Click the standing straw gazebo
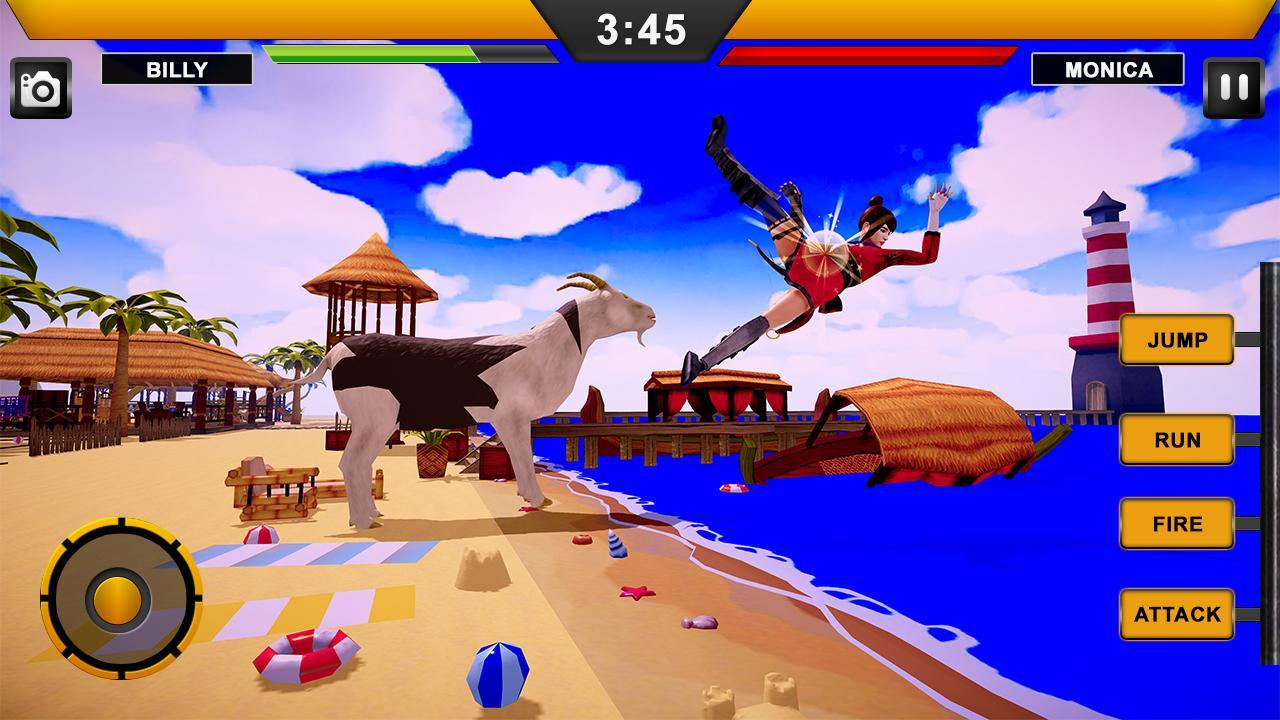This screenshot has height=720, width=1280. click(x=370, y=290)
